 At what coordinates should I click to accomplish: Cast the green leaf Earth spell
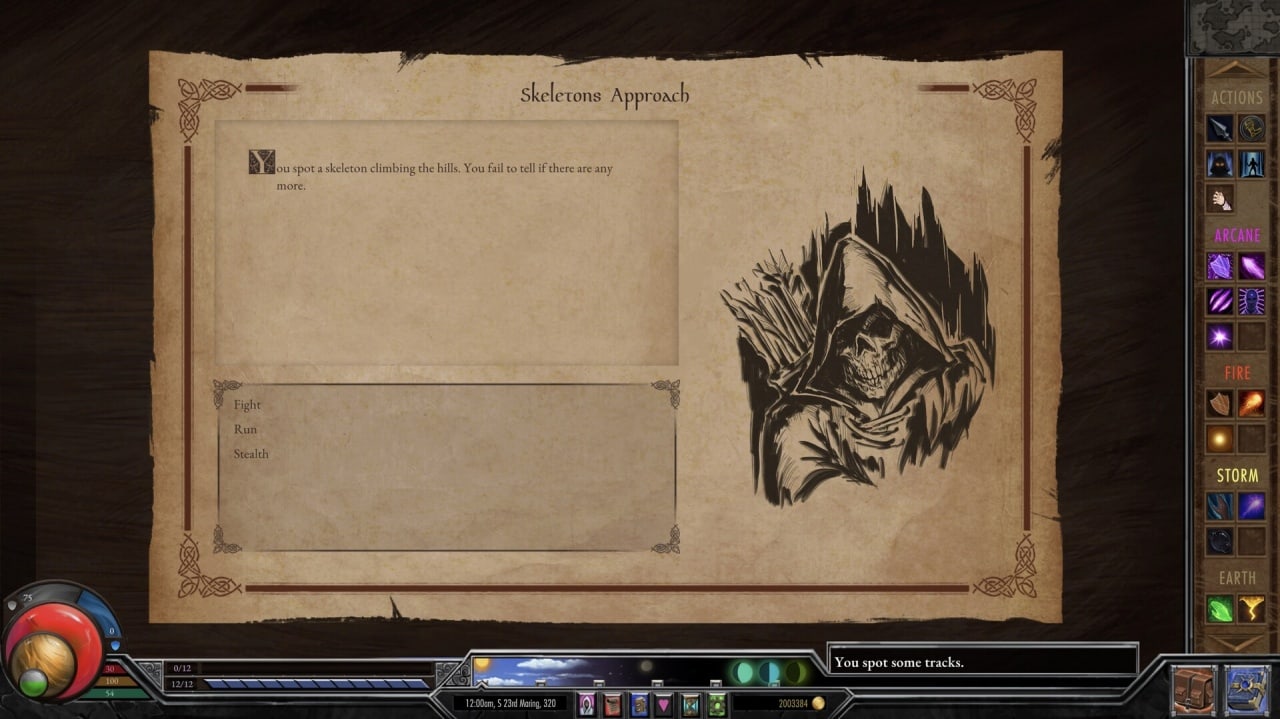coord(1219,608)
